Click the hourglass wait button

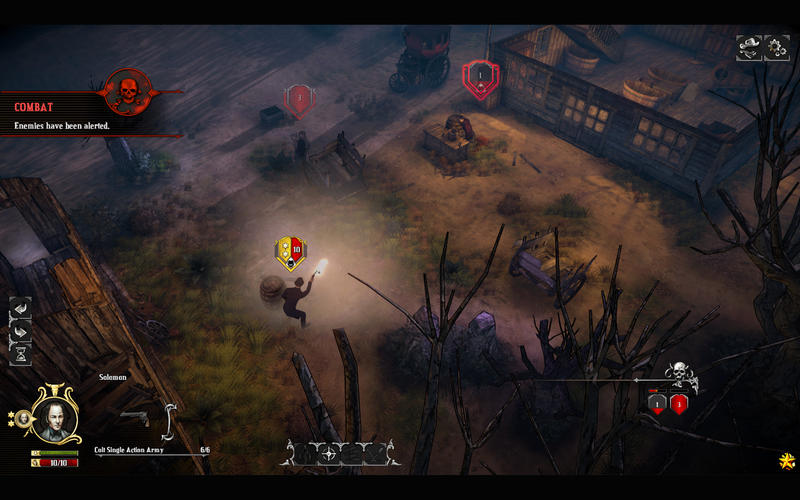(x=20, y=353)
